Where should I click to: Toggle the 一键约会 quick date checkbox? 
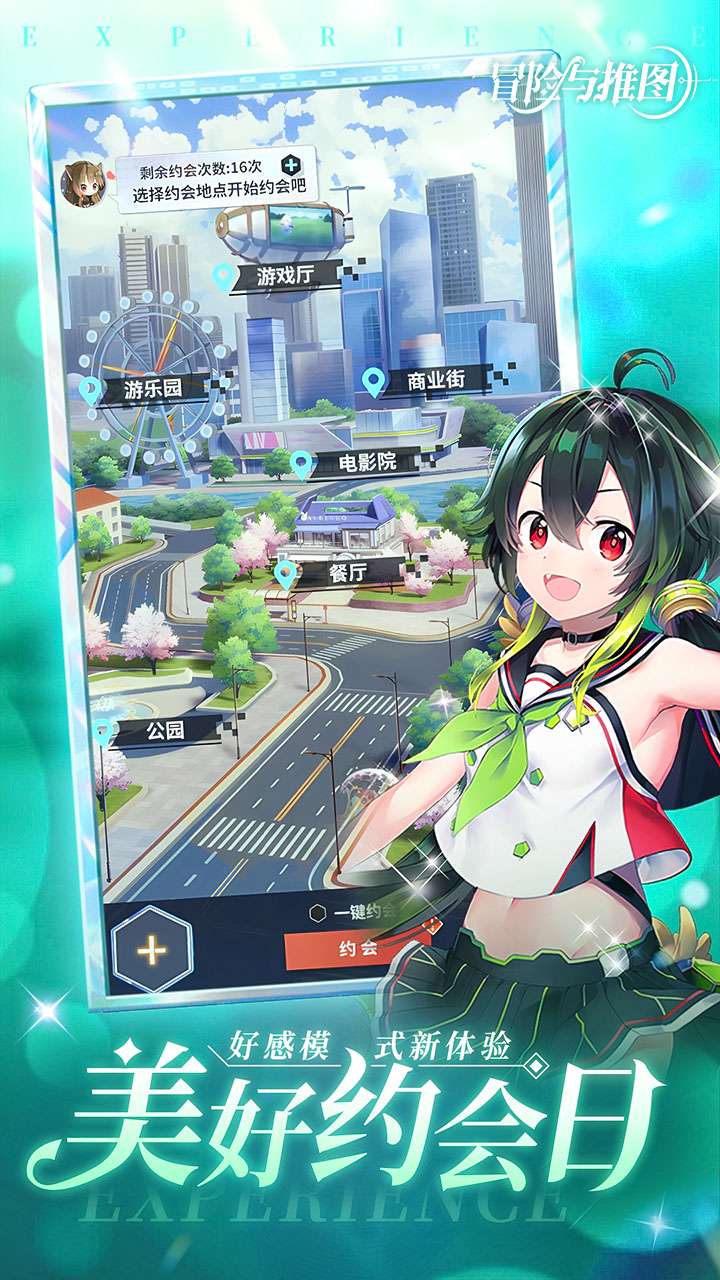click(318, 911)
